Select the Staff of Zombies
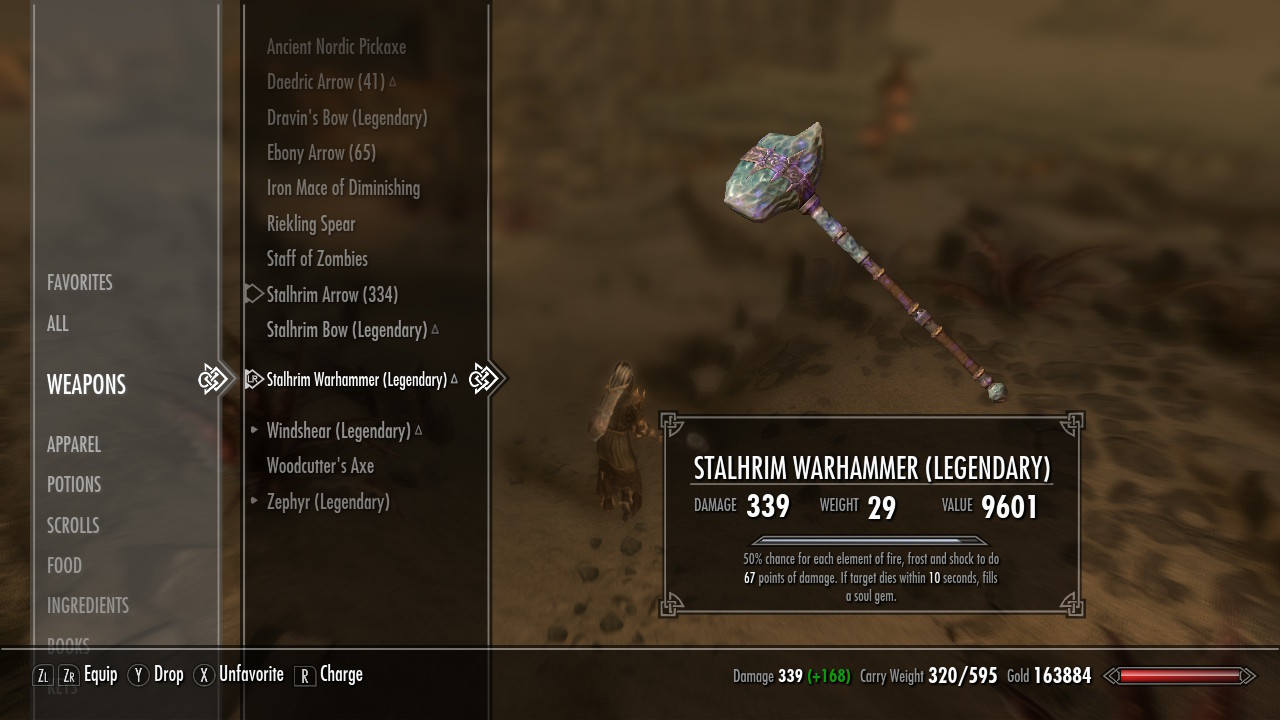Screen dimensions: 1280x720 click(x=317, y=259)
